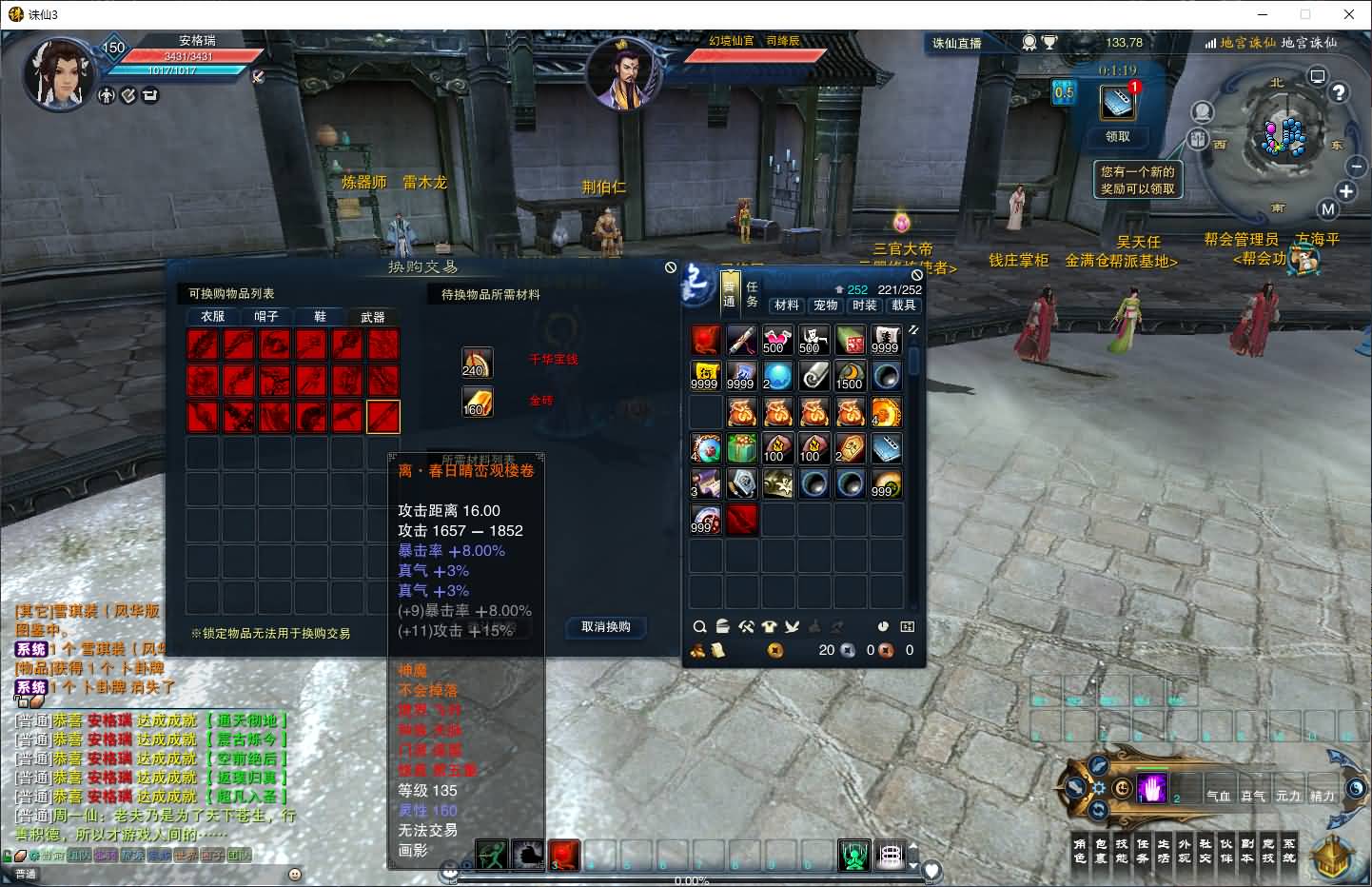Open the 鞋 shoes tab
The height and width of the screenshot is (887, 1372).
click(x=320, y=317)
